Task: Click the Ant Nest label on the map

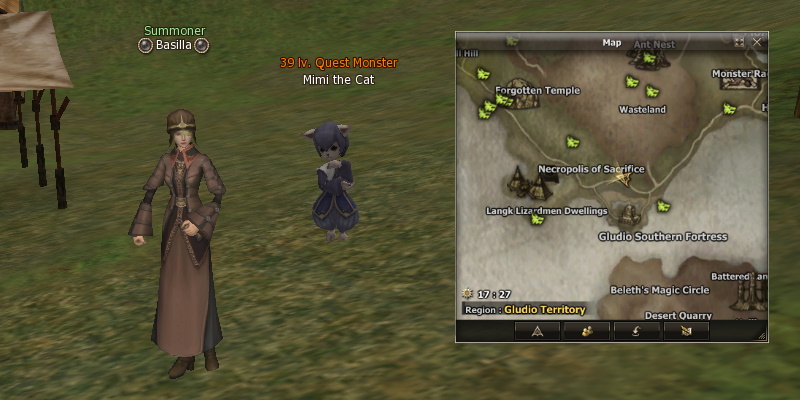Action: tap(654, 45)
